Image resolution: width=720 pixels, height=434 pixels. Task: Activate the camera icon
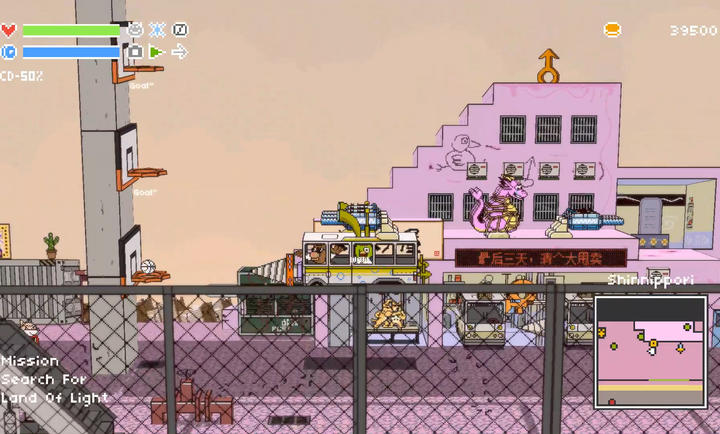[135, 51]
